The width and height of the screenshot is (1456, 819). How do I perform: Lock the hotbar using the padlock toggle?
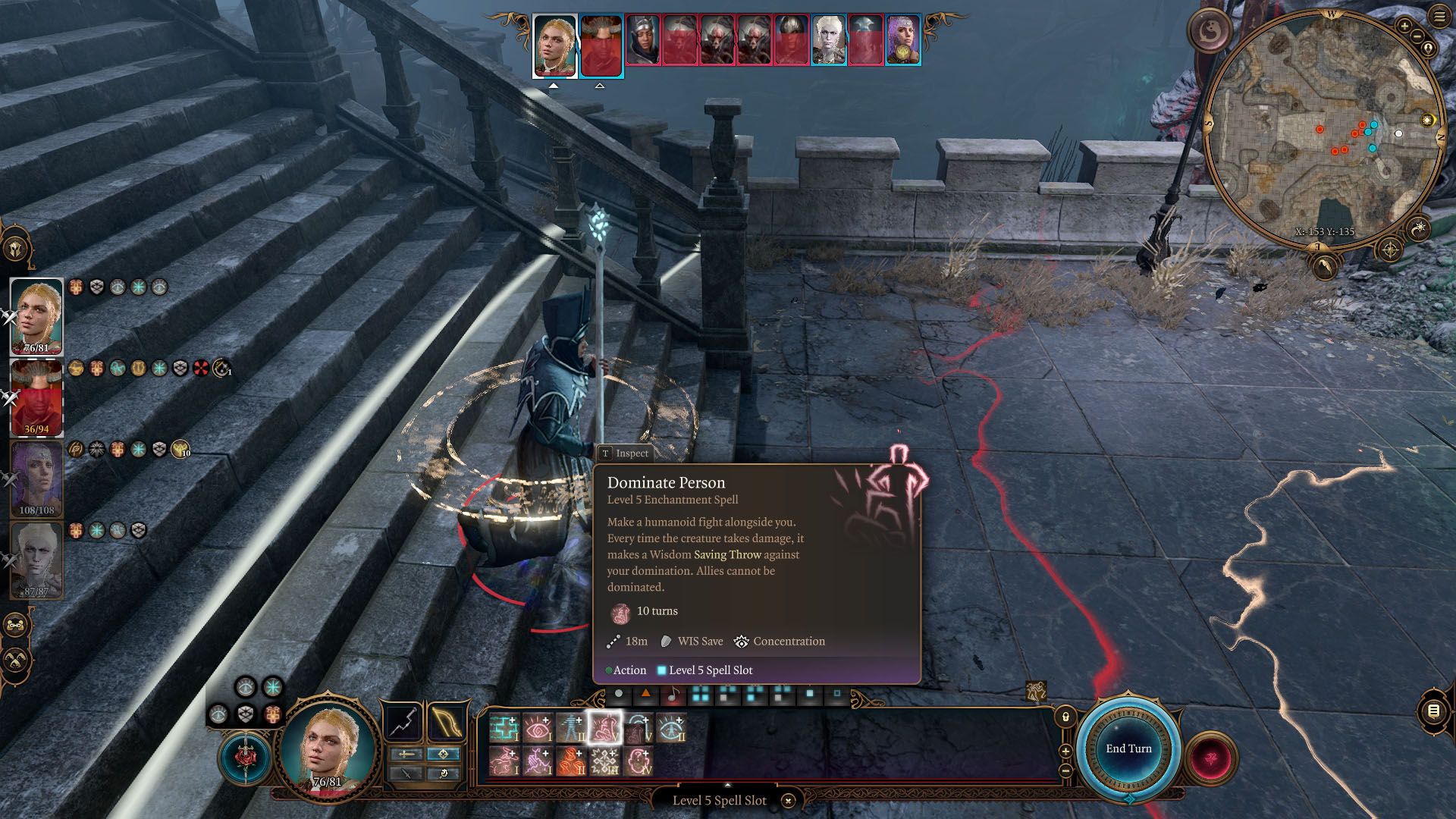[1065, 716]
